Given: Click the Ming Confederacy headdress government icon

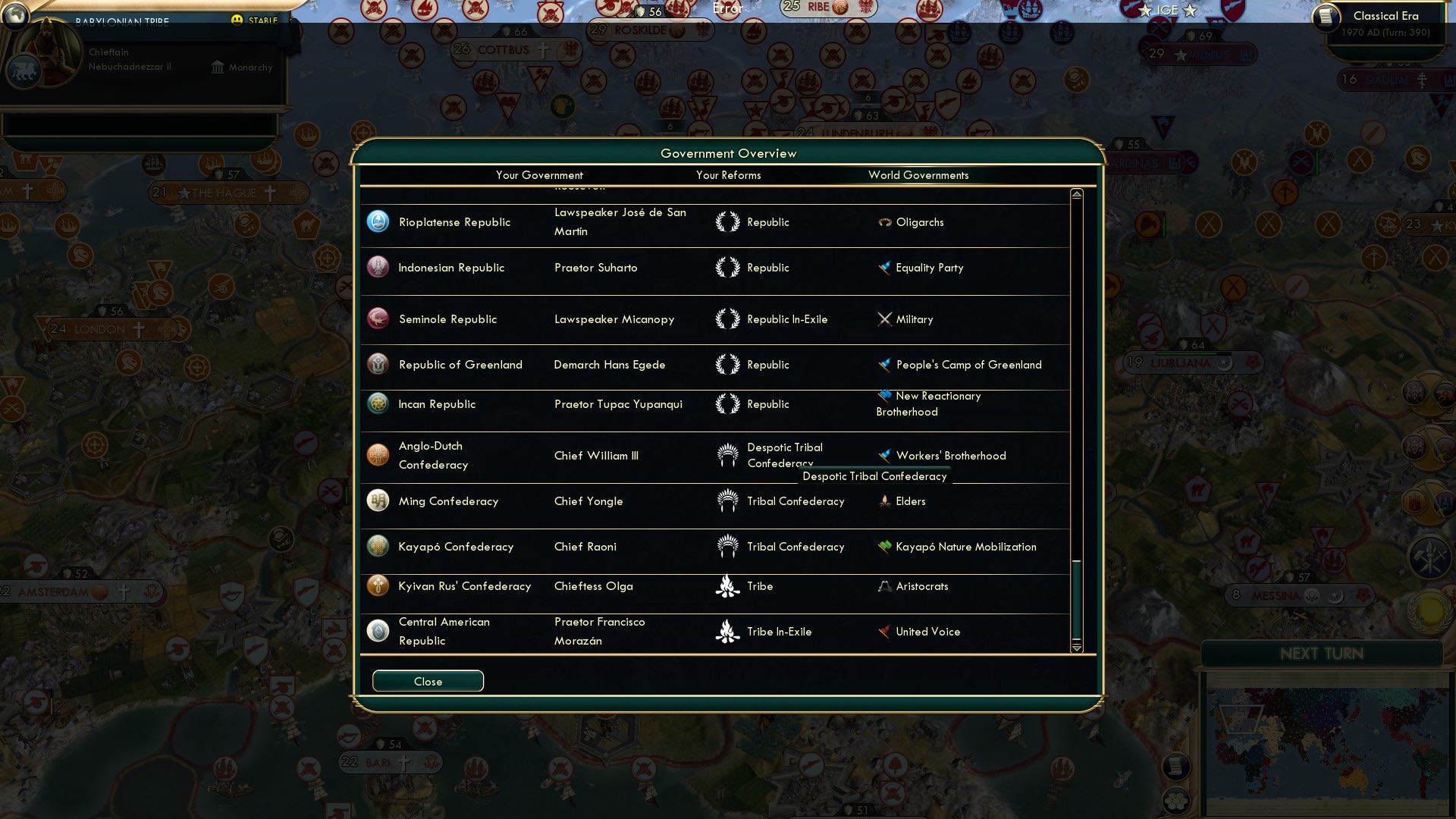Looking at the screenshot, I should (728, 501).
